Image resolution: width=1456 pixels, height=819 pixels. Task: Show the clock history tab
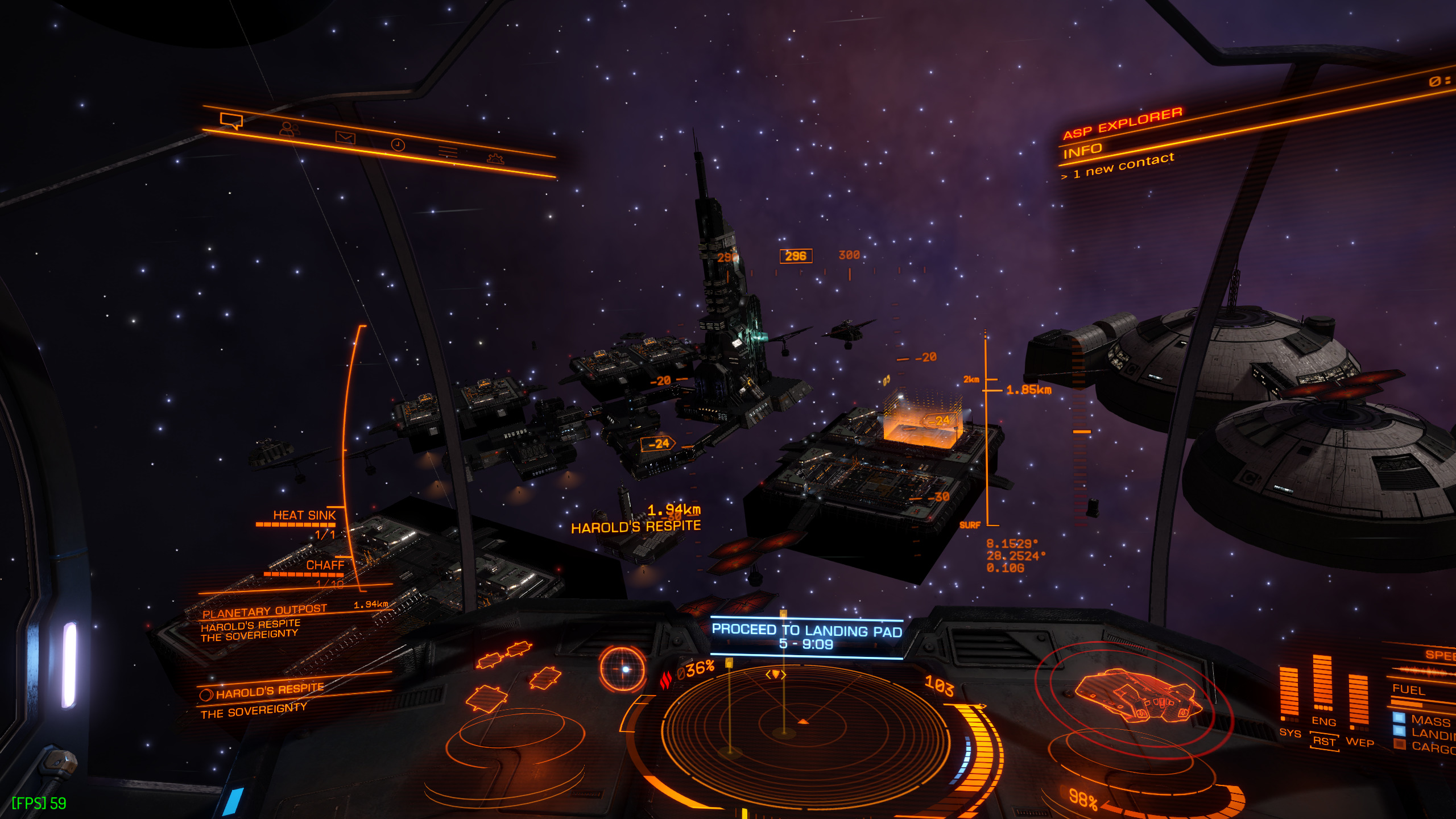(398, 145)
